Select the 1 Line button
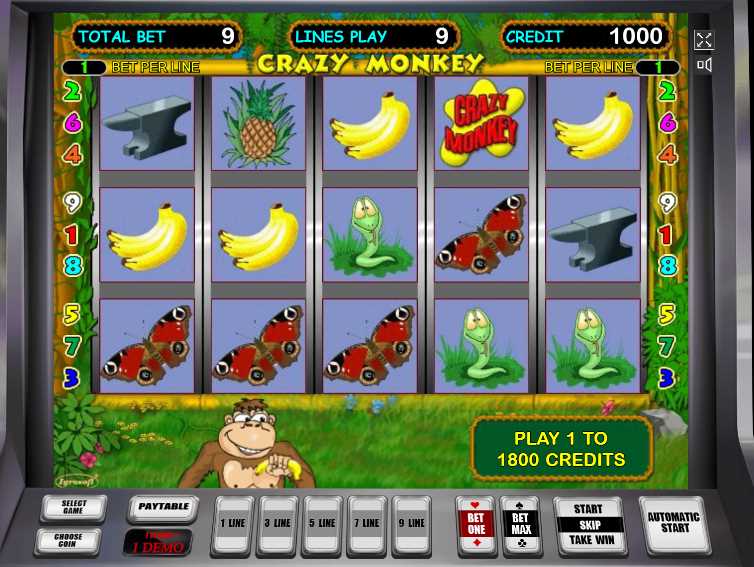Screen dimensions: 754x567 [230, 525]
